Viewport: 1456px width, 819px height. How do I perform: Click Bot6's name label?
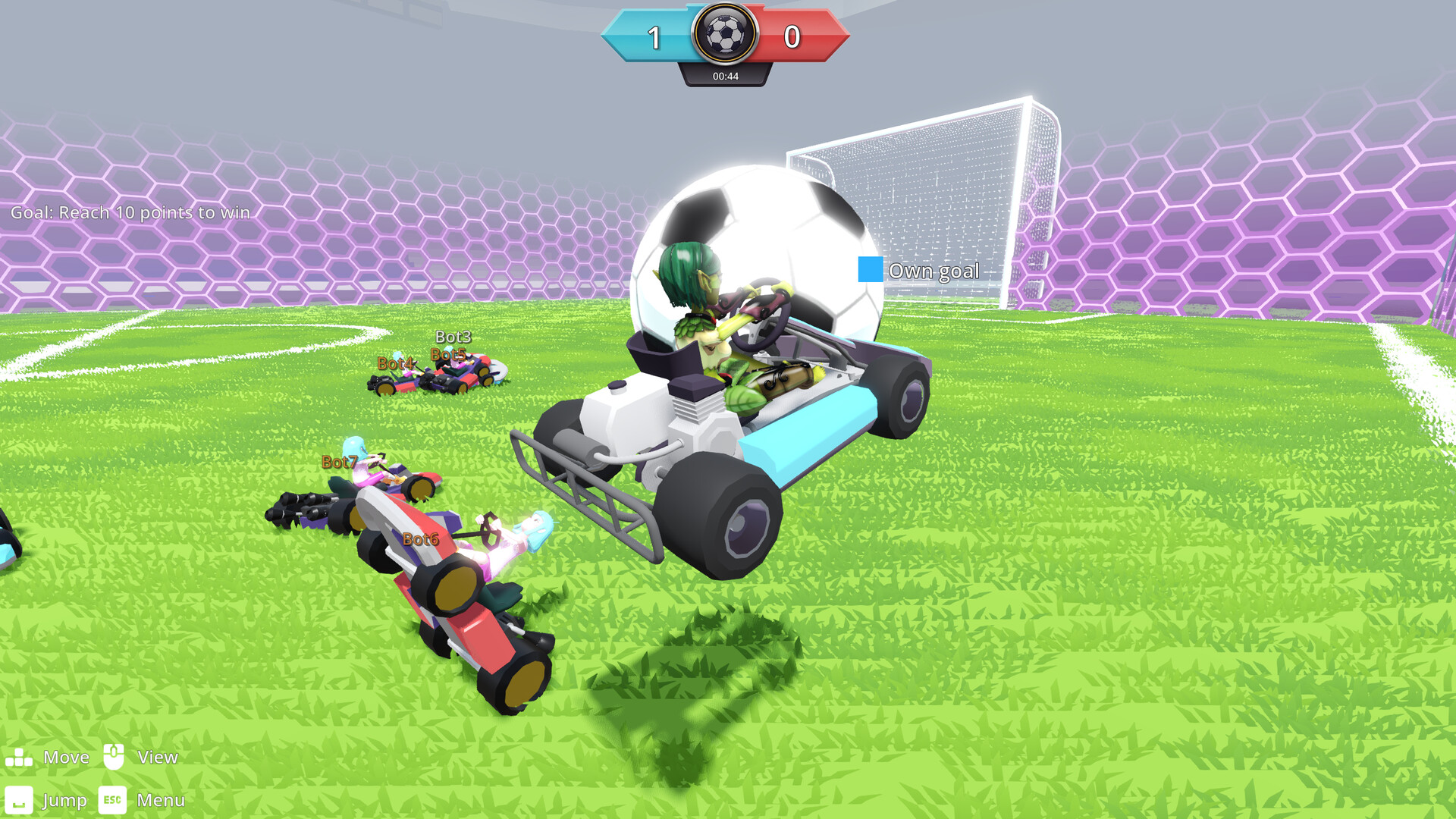[421, 540]
